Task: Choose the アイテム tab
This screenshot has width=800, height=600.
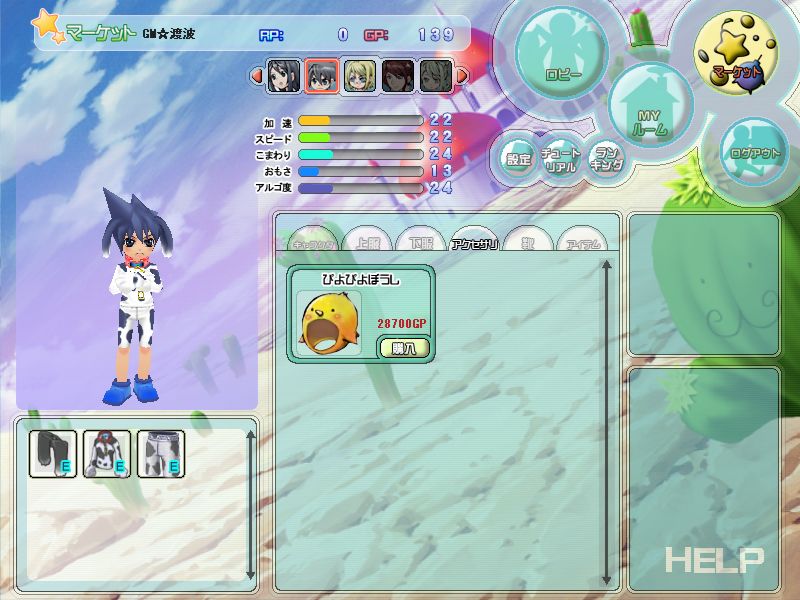Action: point(581,243)
